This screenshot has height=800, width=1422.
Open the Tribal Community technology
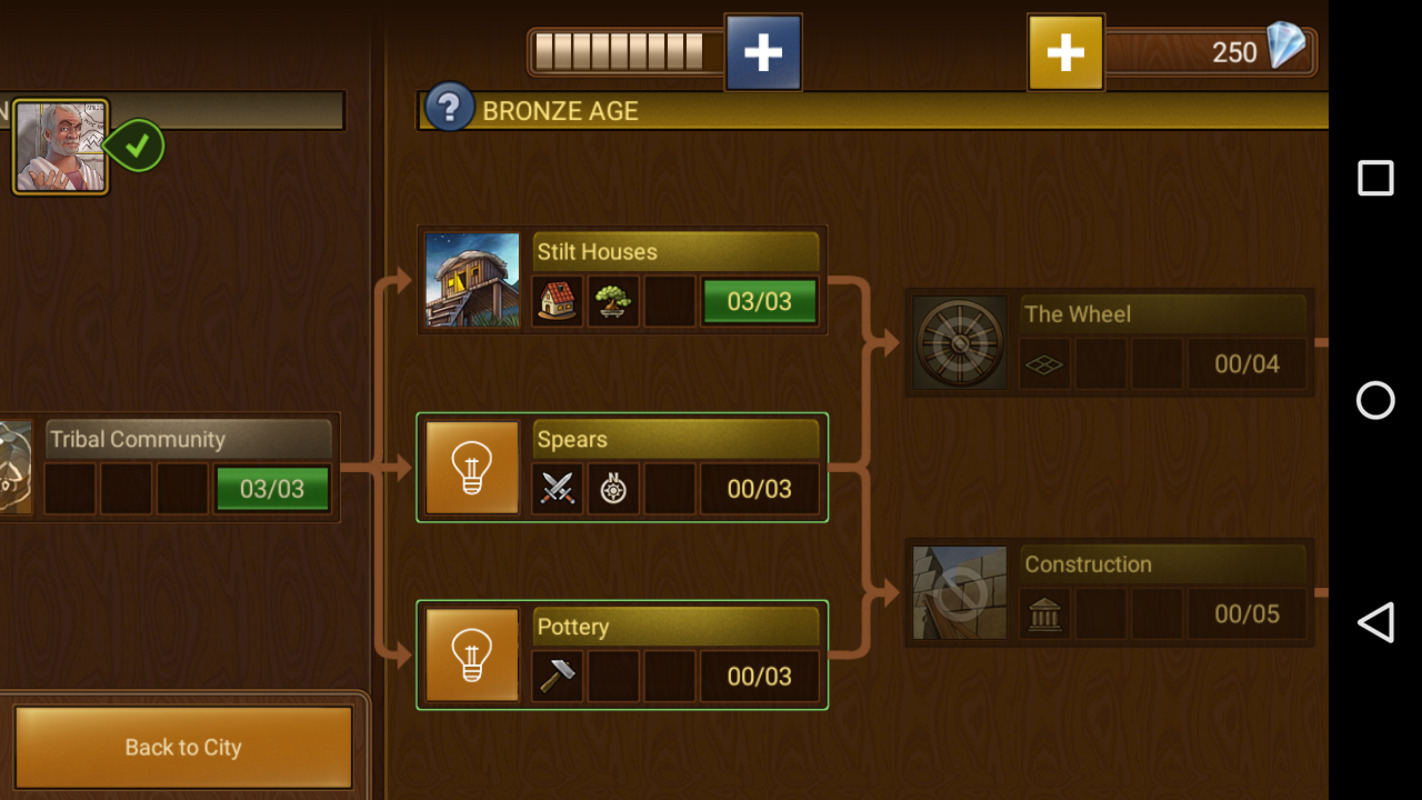click(170, 467)
